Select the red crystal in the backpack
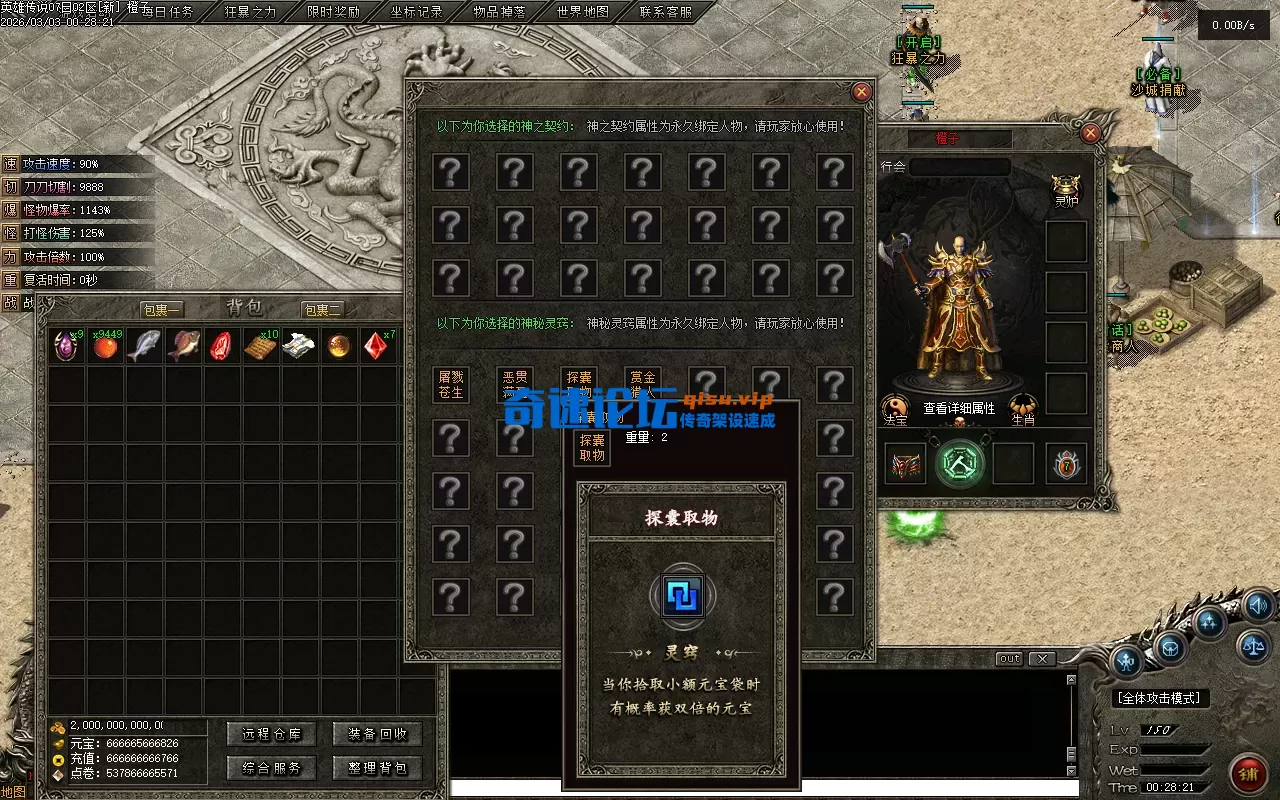The image size is (1280, 800). (x=376, y=346)
